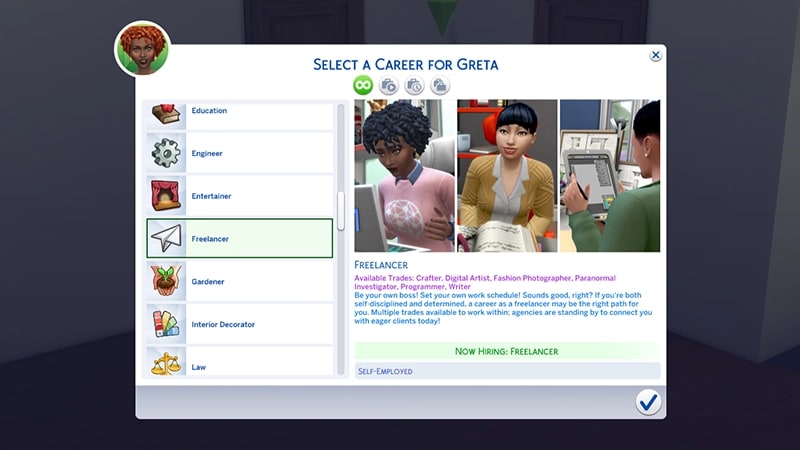
Task: Choose the Gardener career
Action: click(240, 282)
